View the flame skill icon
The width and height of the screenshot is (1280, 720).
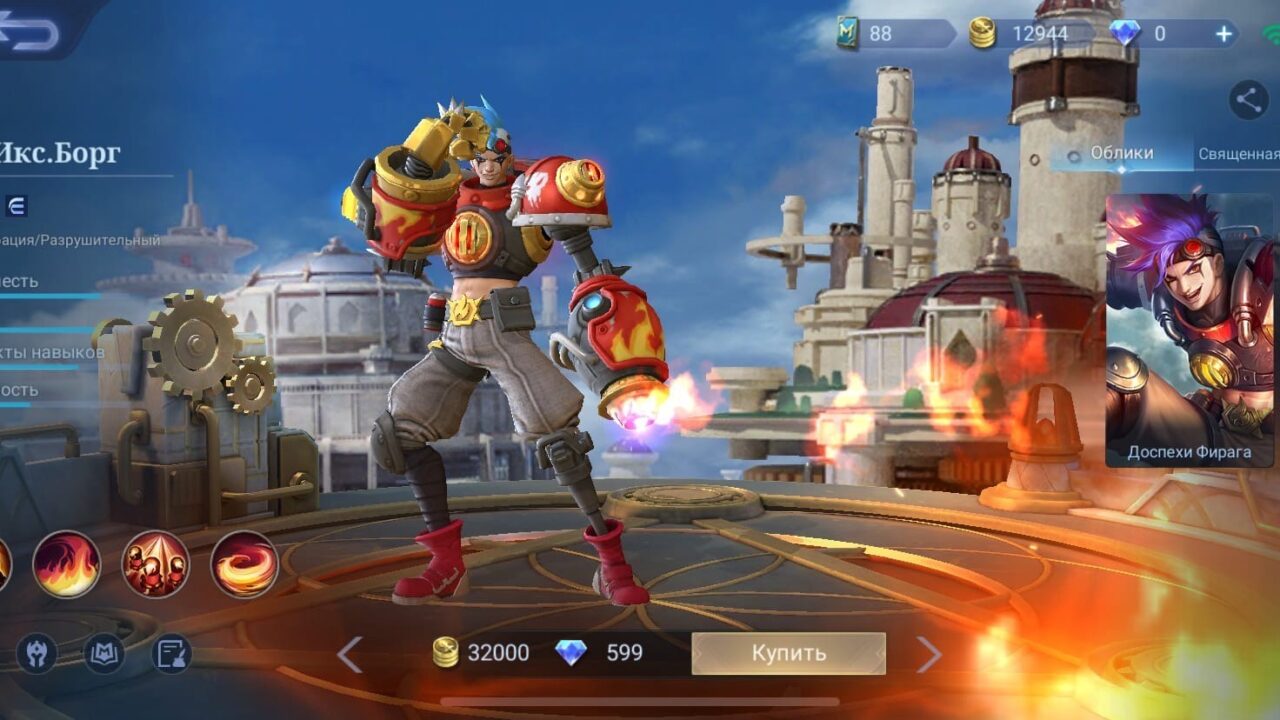click(67, 565)
